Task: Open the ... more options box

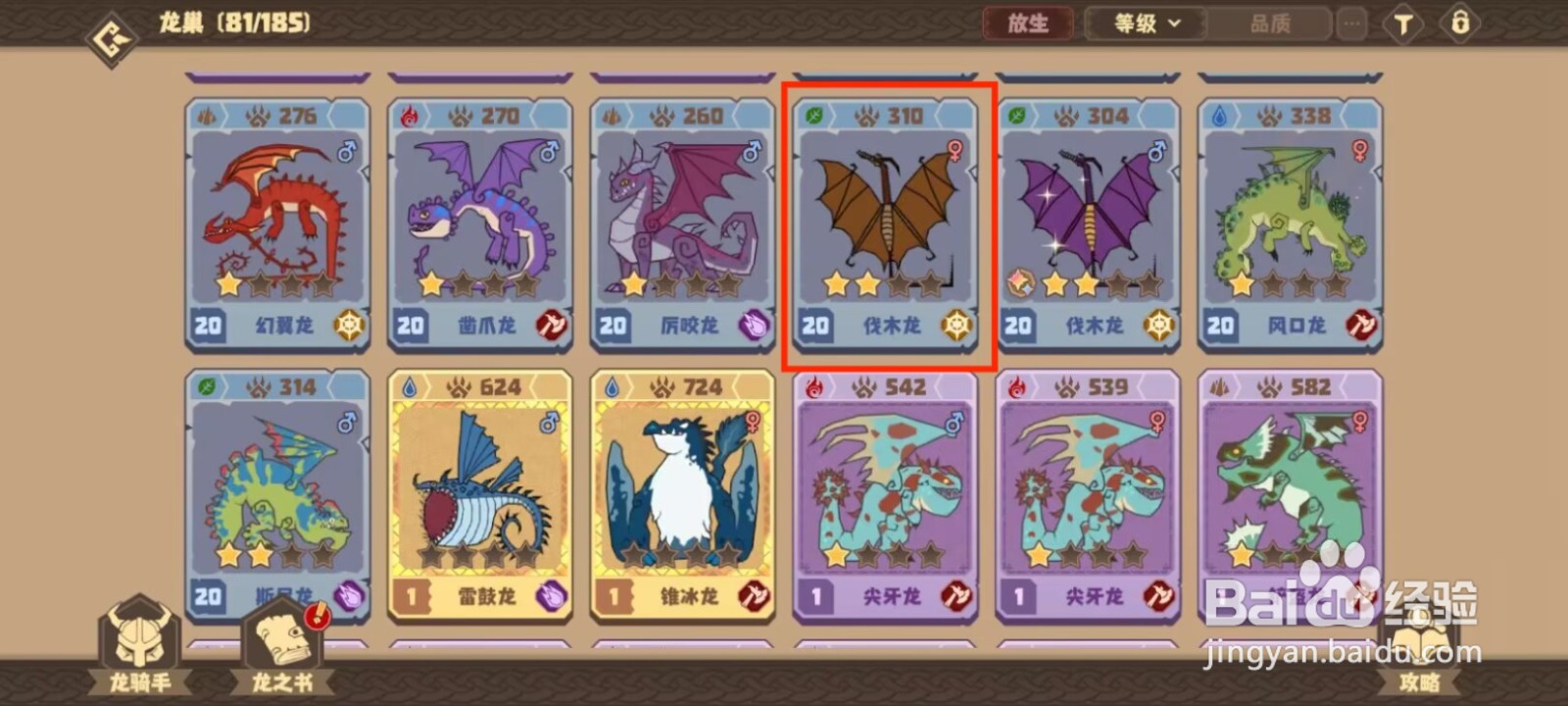Action: point(1351,24)
